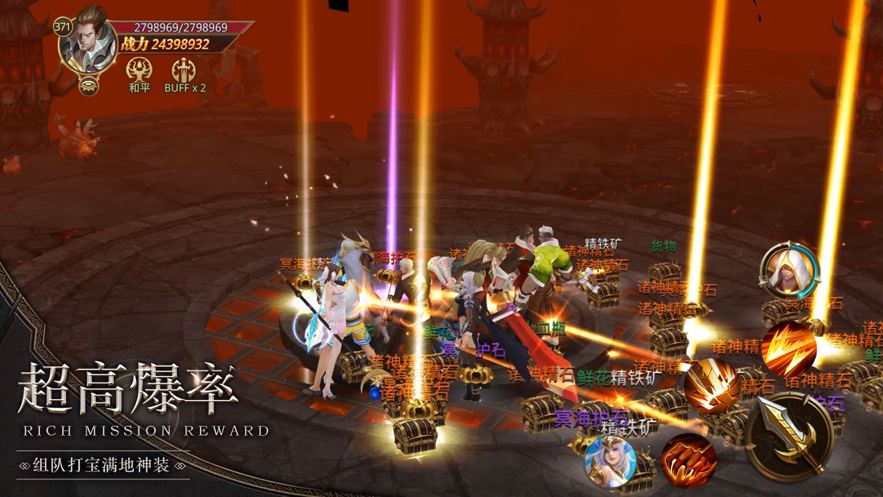
Task: Trigger the red claw slash skill
Action: pos(689,459)
